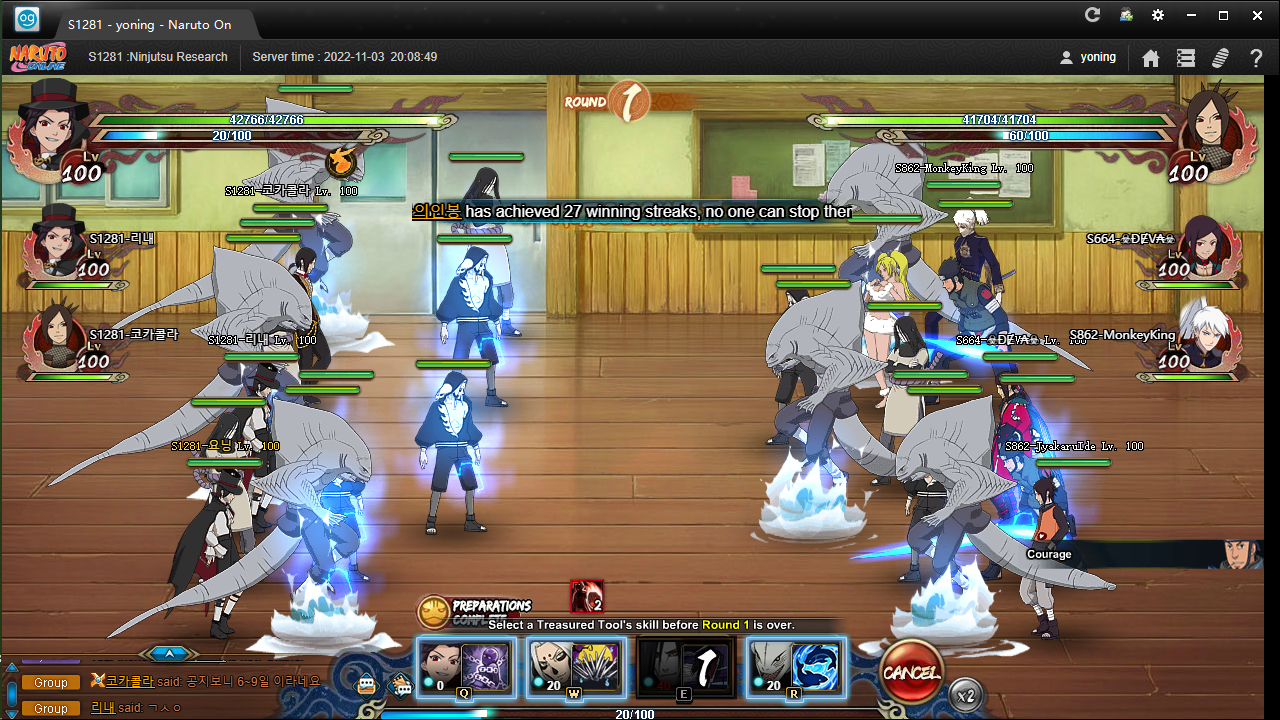Screen dimensions: 1280x720
Task: Use the W skill costing 20 chakra
Action: pos(575,667)
